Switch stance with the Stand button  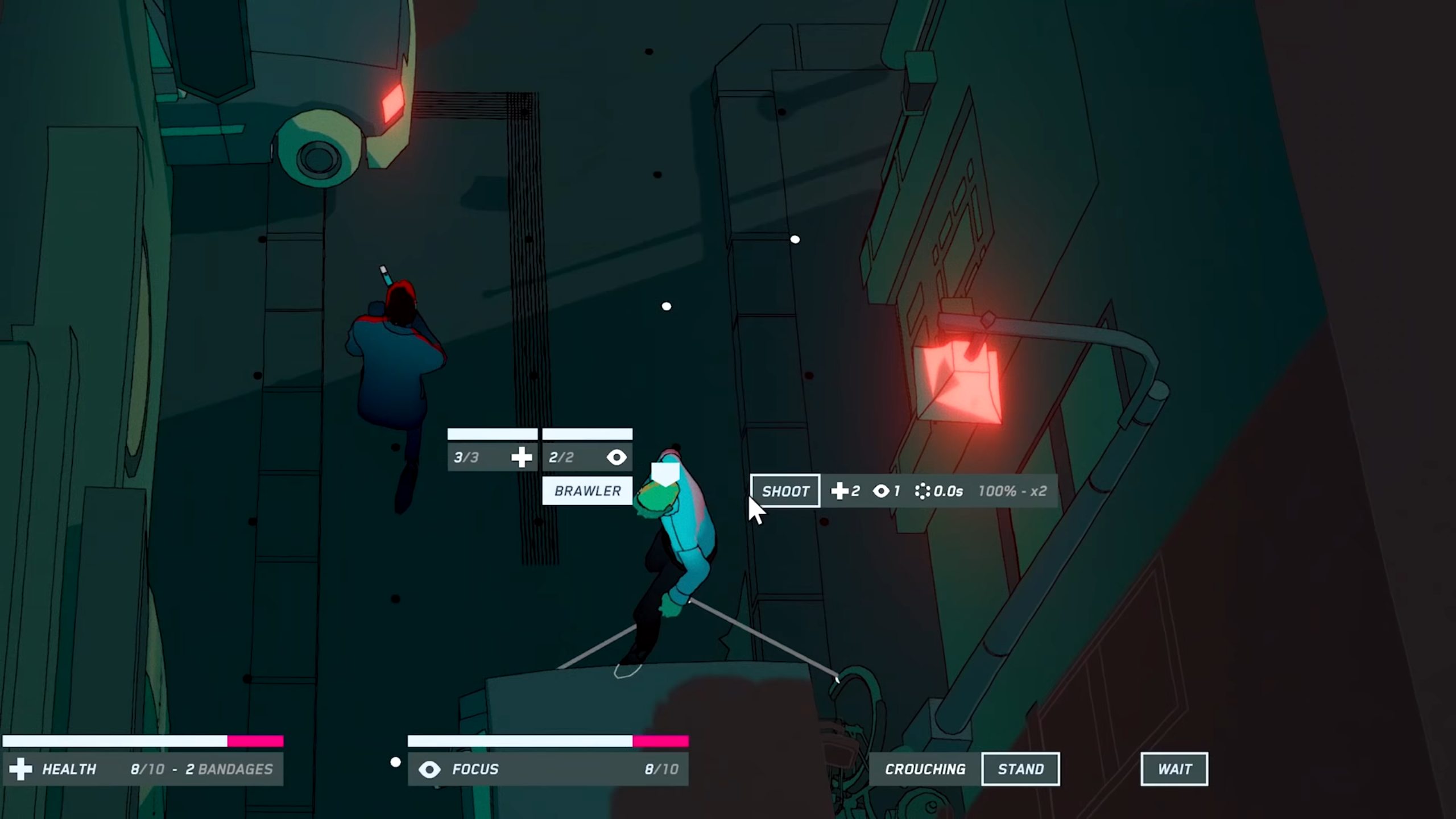click(1020, 769)
